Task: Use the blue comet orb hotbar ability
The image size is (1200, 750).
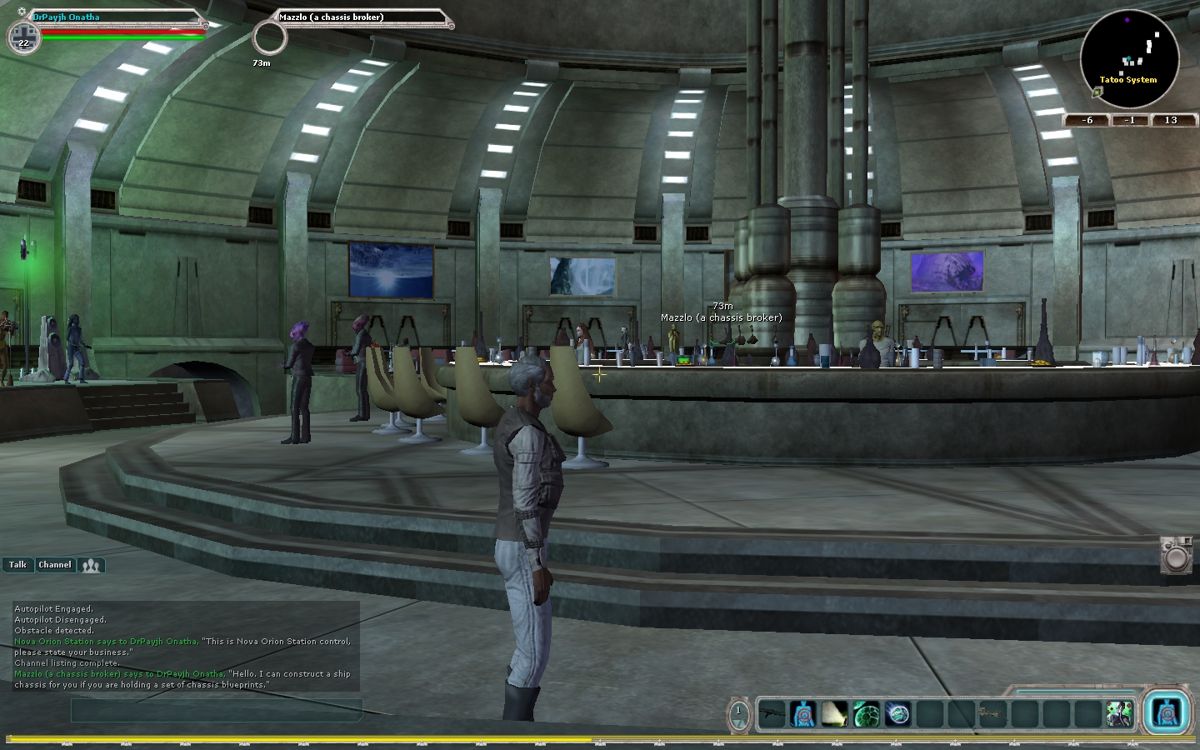Action: (898, 713)
